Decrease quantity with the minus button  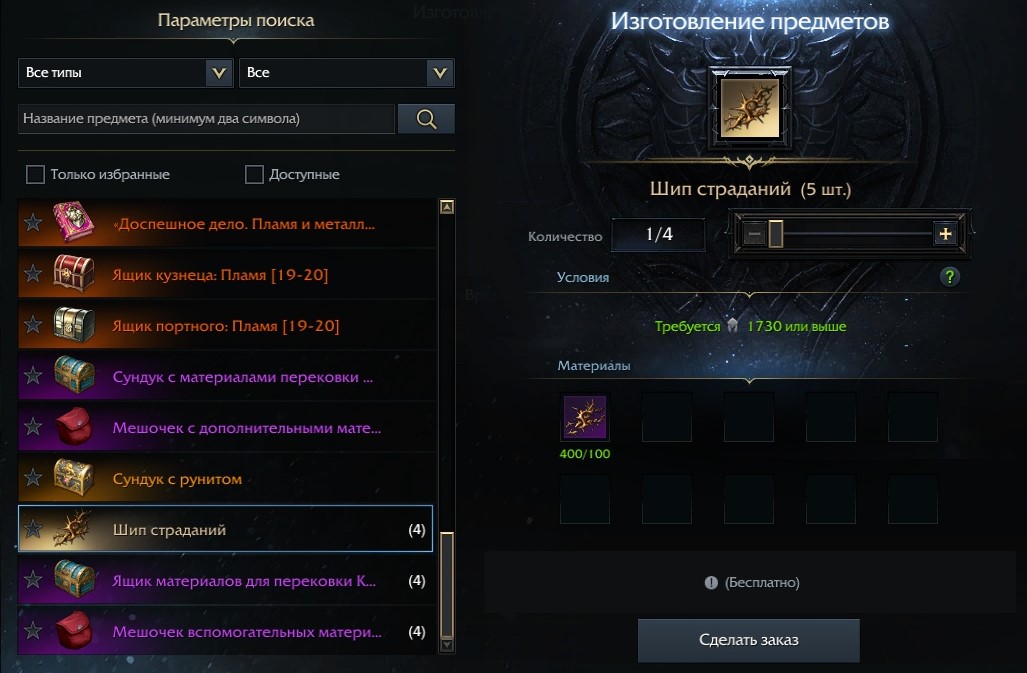(x=754, y=234)
